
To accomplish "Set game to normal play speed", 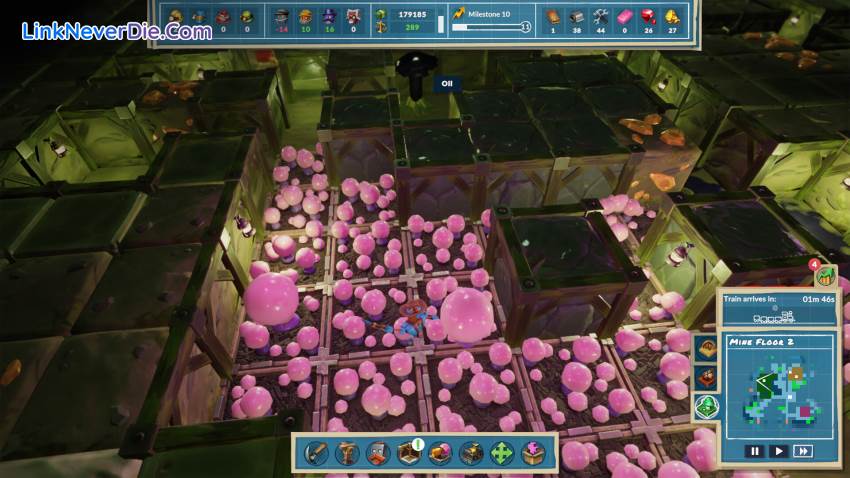I will pos(779,451).
